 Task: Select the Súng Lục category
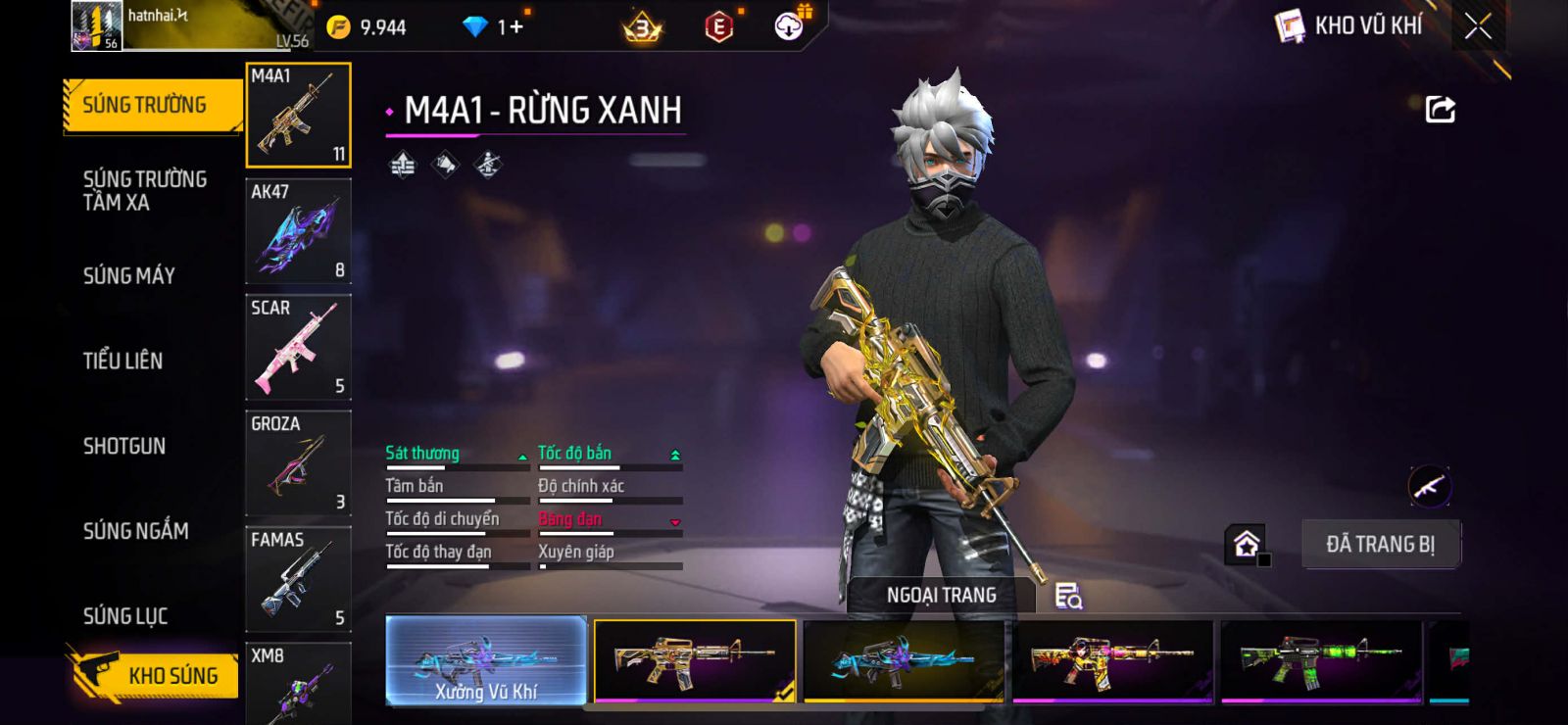point(125,616)
